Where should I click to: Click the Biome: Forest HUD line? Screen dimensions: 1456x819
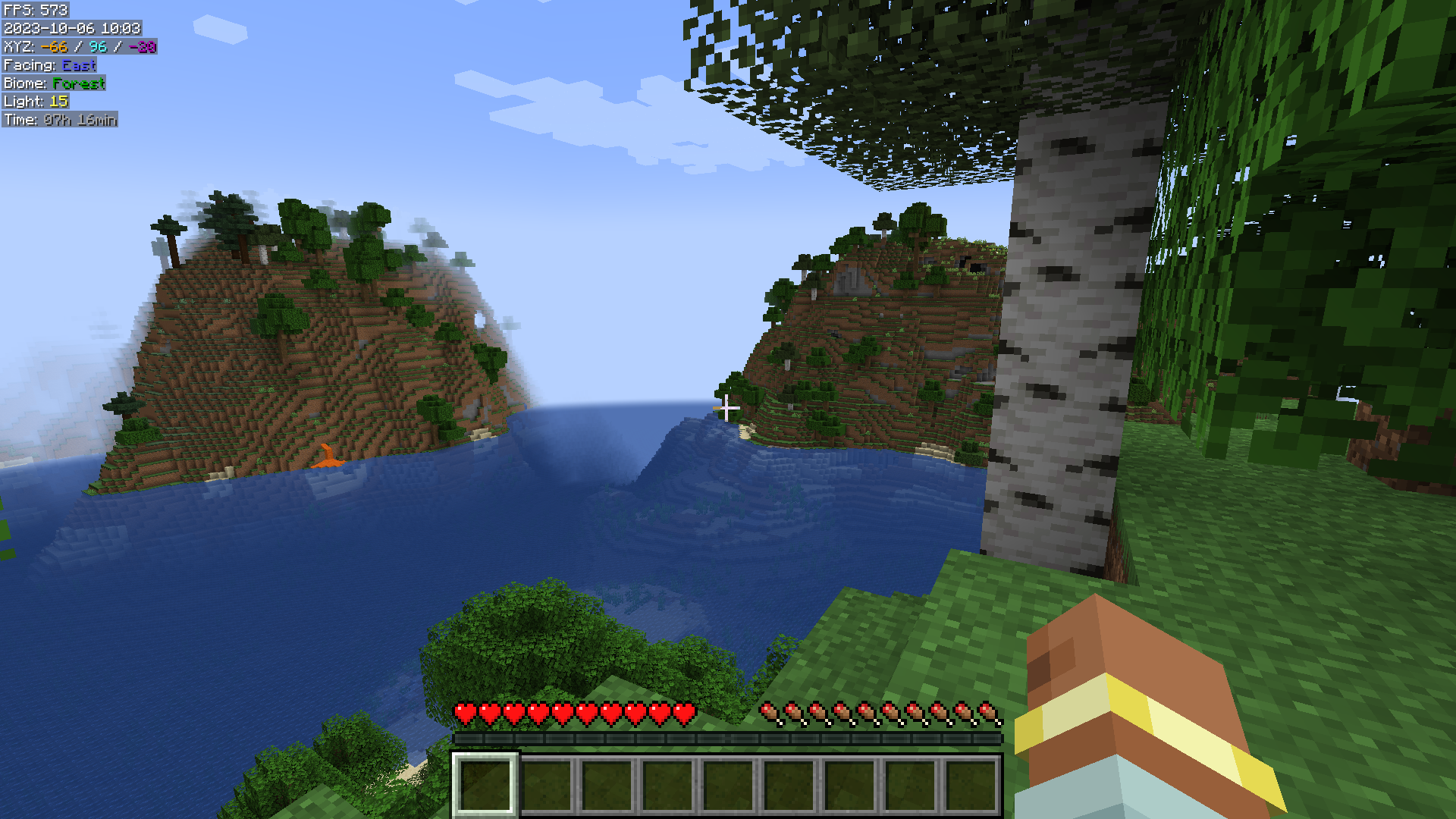click(x=53, y=83)
